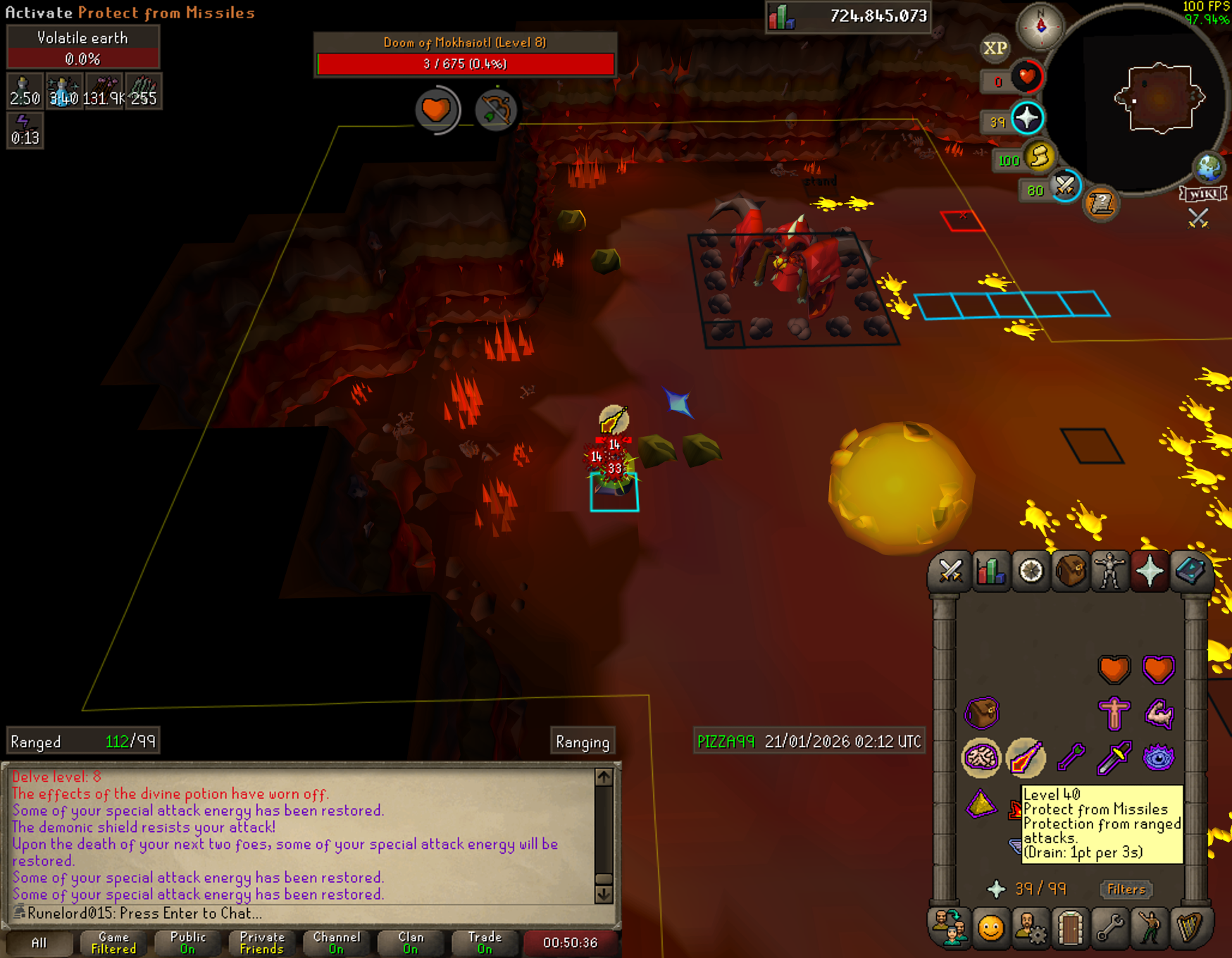
Task: Open the Settings wrench tab
Action: 1109,928
